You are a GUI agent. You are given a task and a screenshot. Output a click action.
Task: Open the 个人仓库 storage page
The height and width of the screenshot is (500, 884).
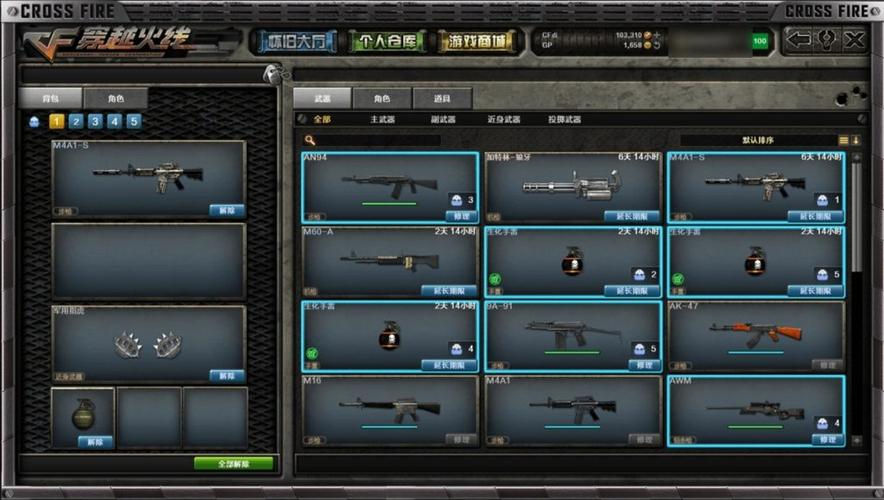(387, 41)
